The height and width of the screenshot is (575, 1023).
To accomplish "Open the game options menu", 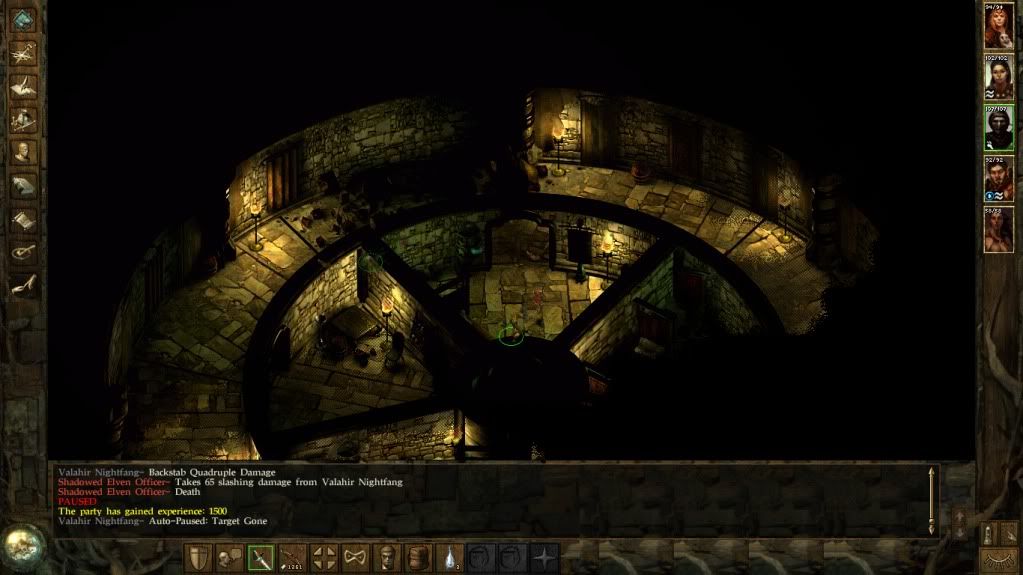I will click(x=23, y=252).
